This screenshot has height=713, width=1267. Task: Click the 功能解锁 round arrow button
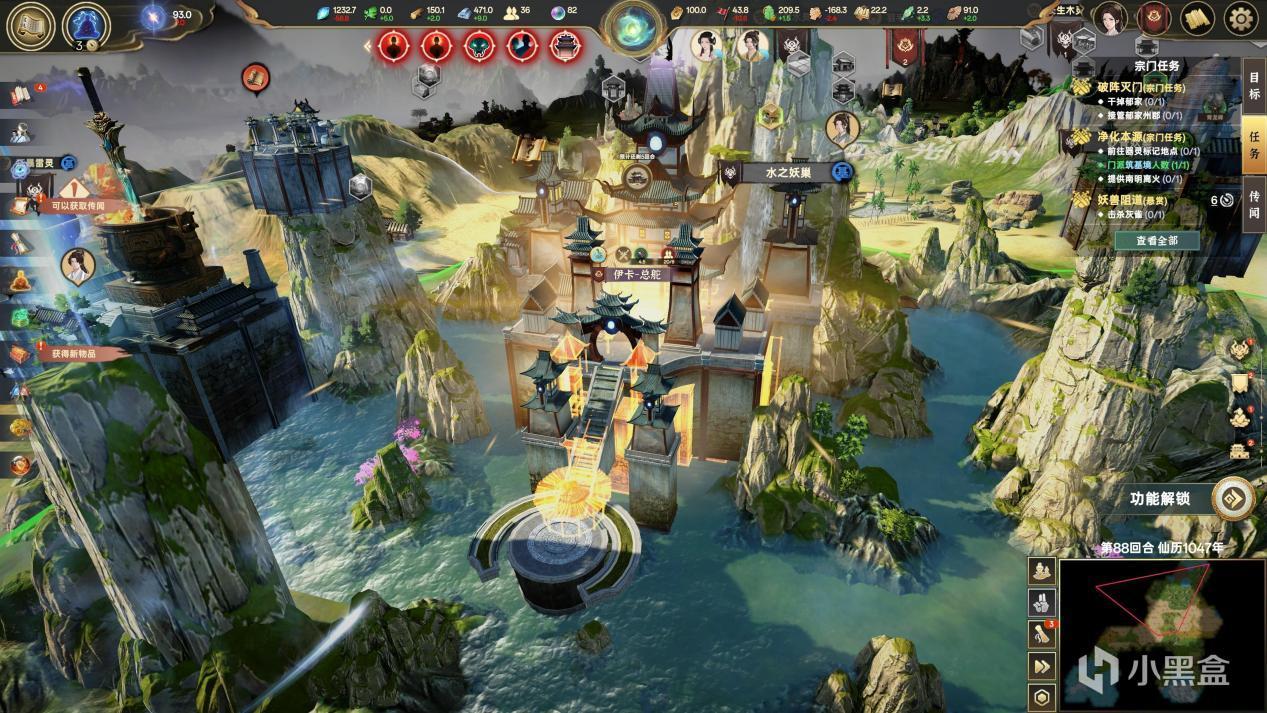tap(1234, 499)
